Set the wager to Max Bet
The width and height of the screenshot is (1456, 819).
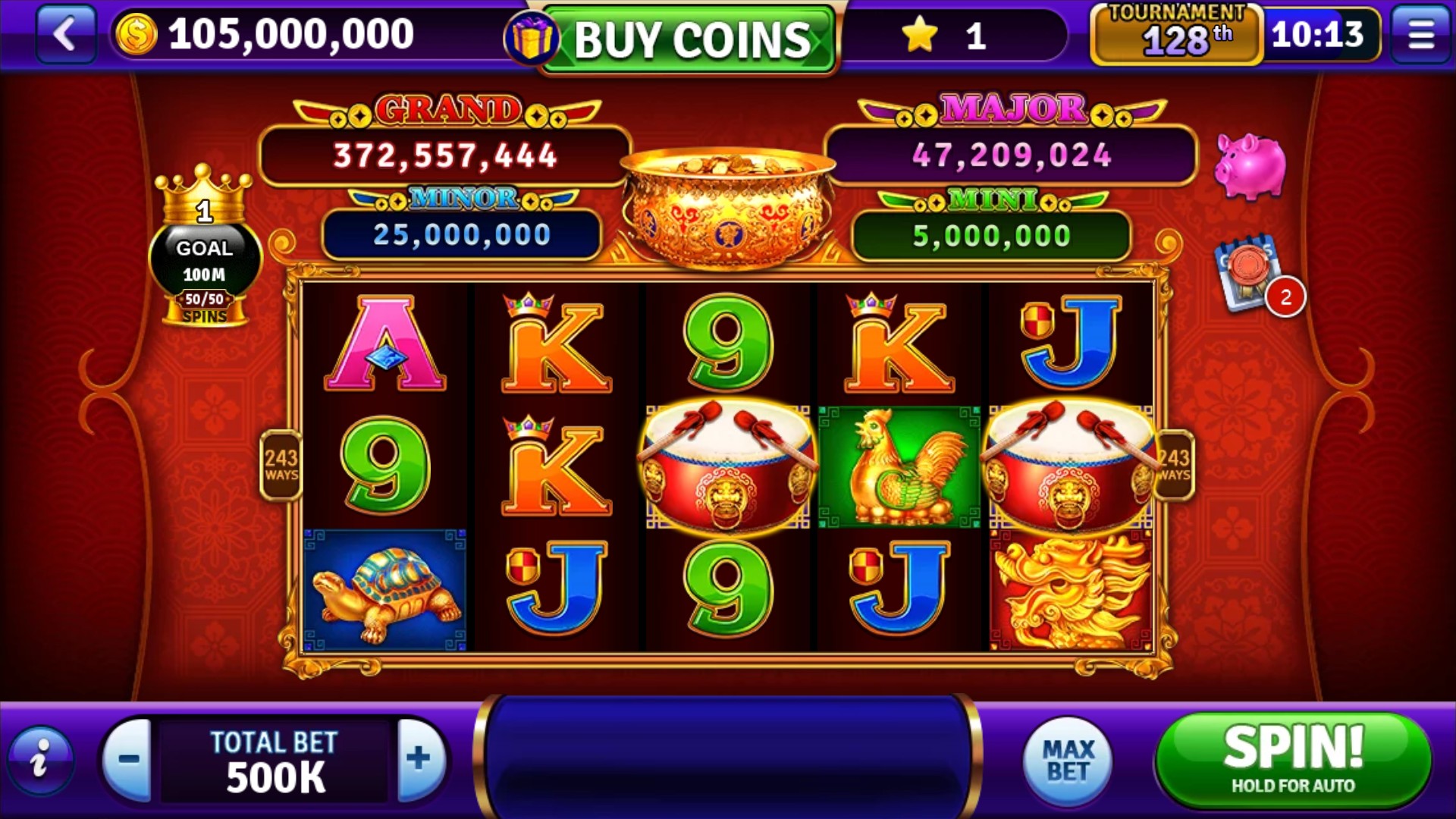tap(1068, 761)
